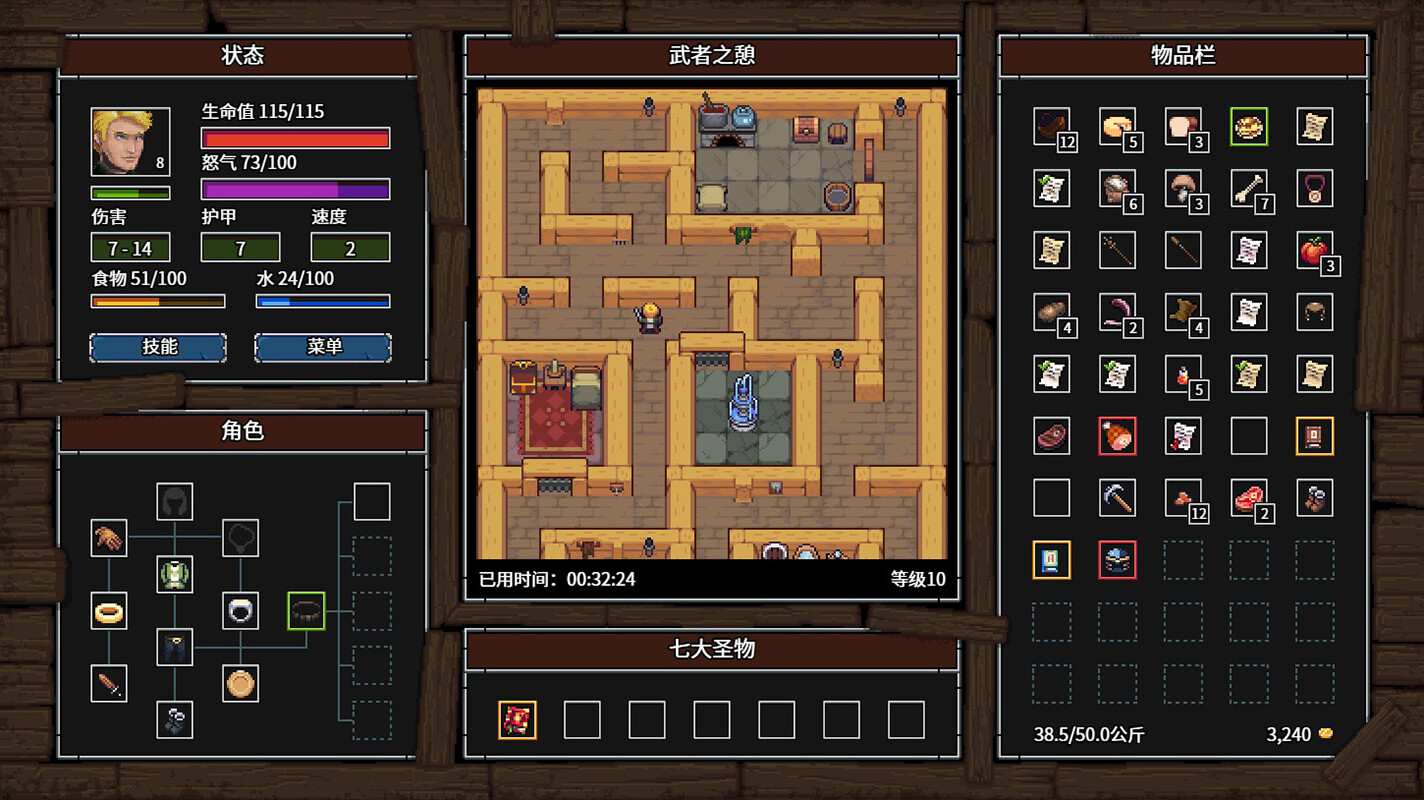Select the cheese wheel stack of five
The width and height of the screenshot is (1424, 800).
(1117, 126)
